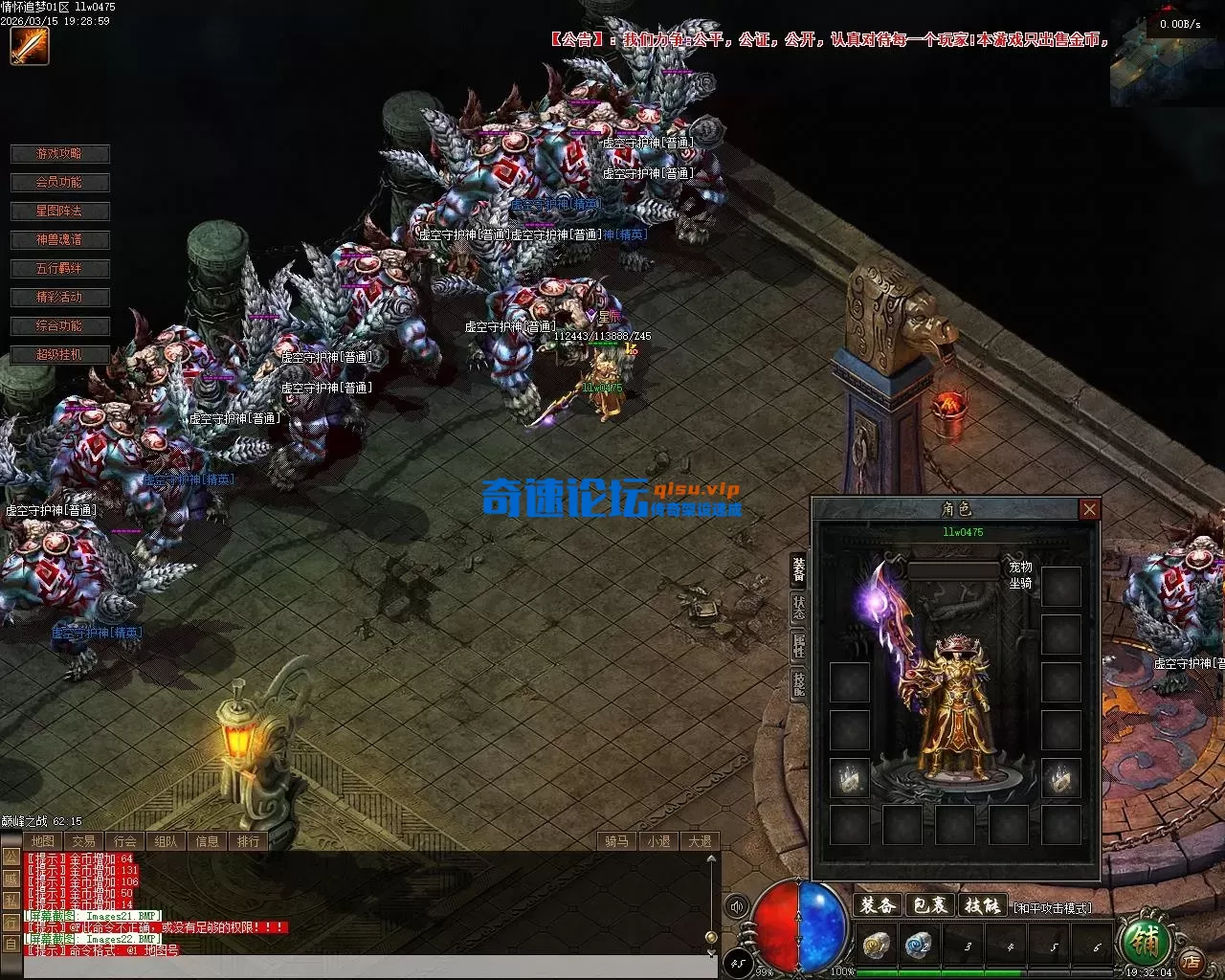
Task: Click the 装备 equipment button at bottom bar
Action: point(877,905)
